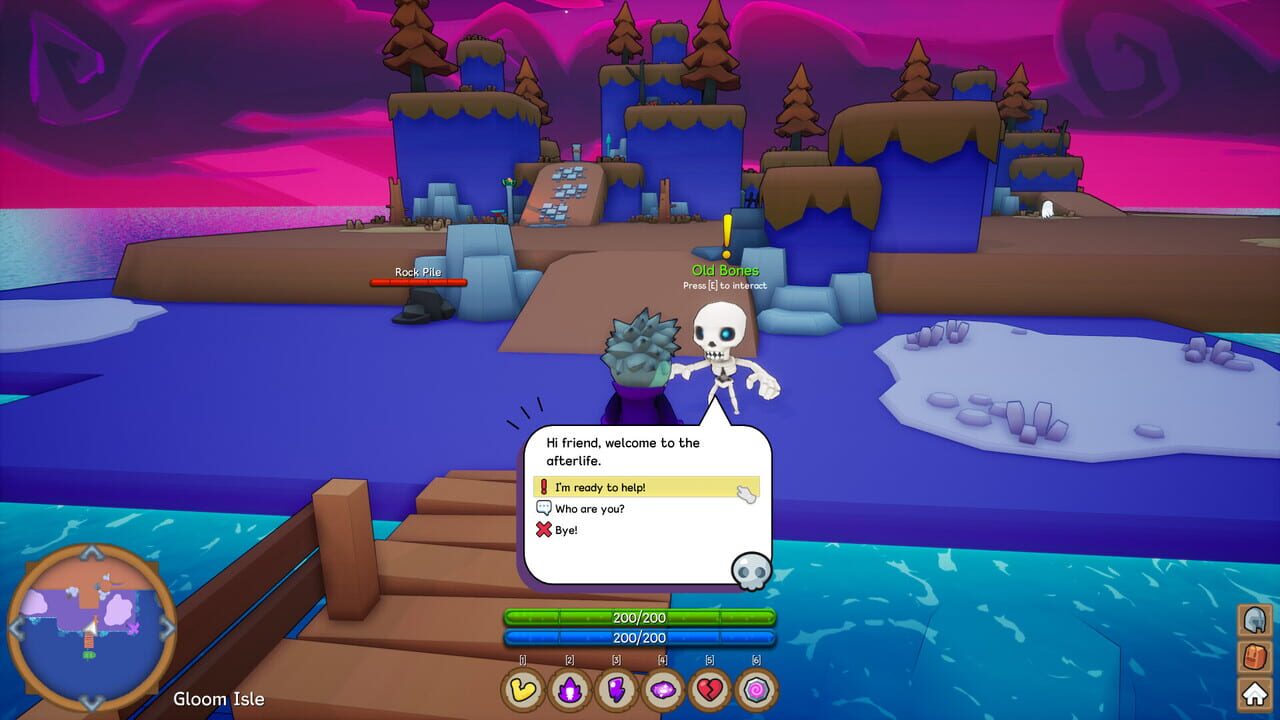This screenshot has height=720, width=1280.
Task: Select the "Bye!" dialogue option
Action: click(566, 530)
